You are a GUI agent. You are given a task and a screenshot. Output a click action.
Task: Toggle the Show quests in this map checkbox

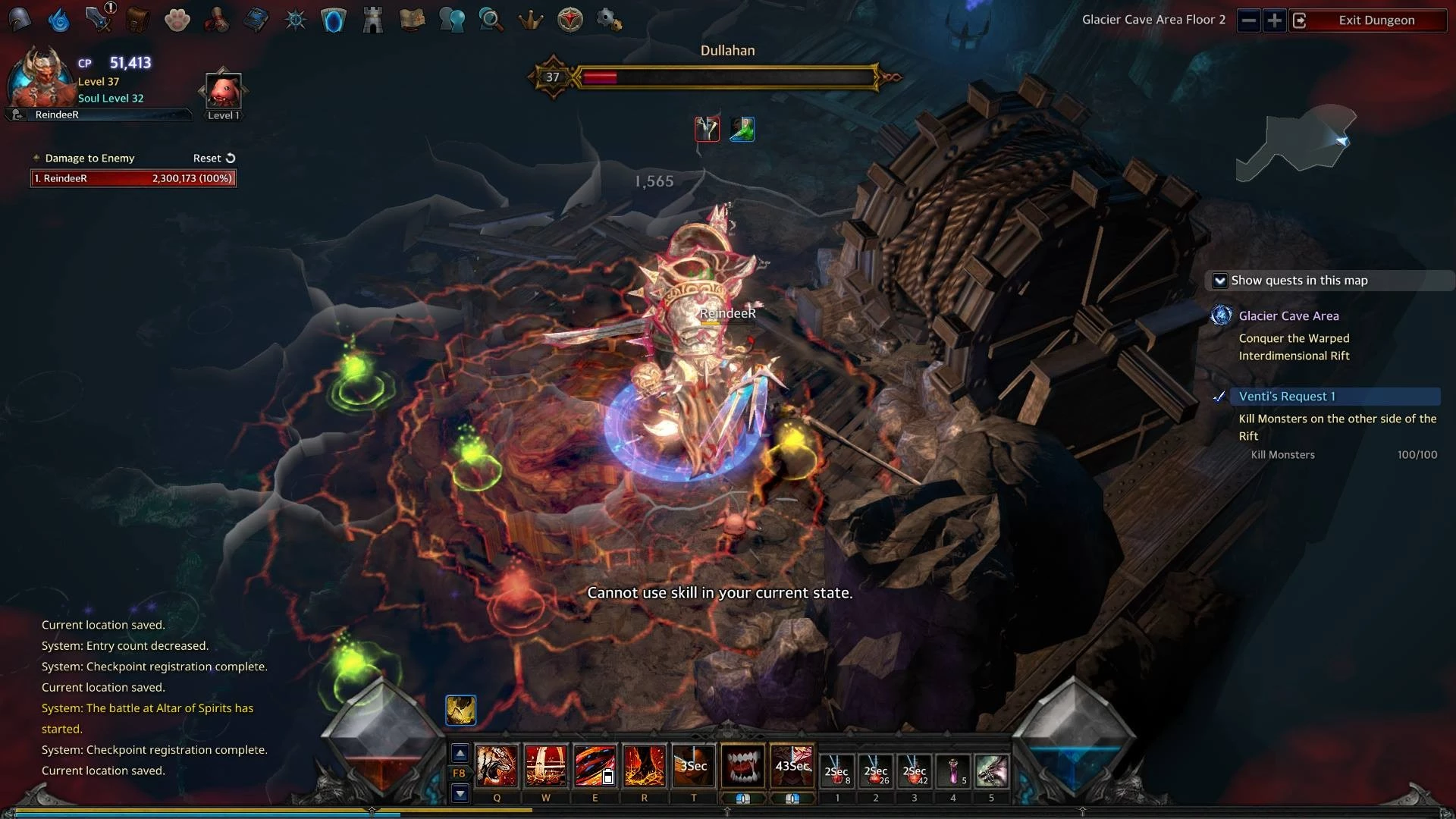pyautogui.click(x=1219, y=281)
